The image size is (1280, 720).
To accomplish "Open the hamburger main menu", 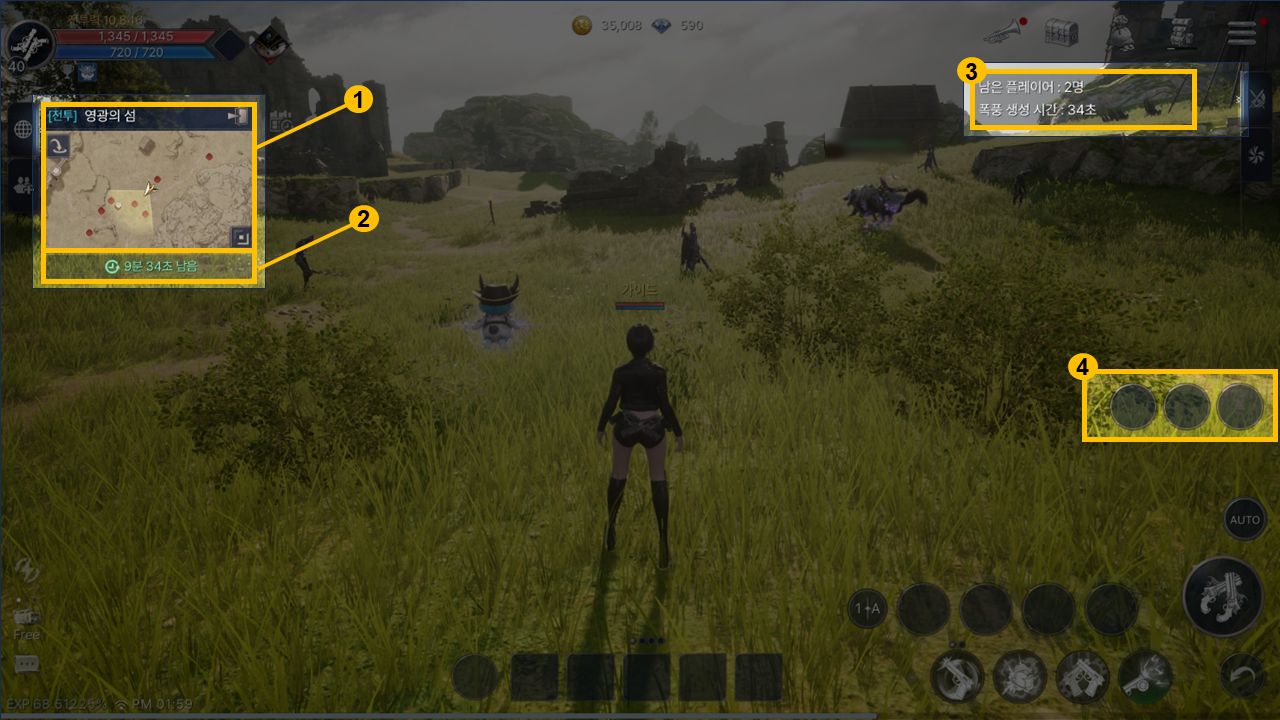I will click(1242, 32).
